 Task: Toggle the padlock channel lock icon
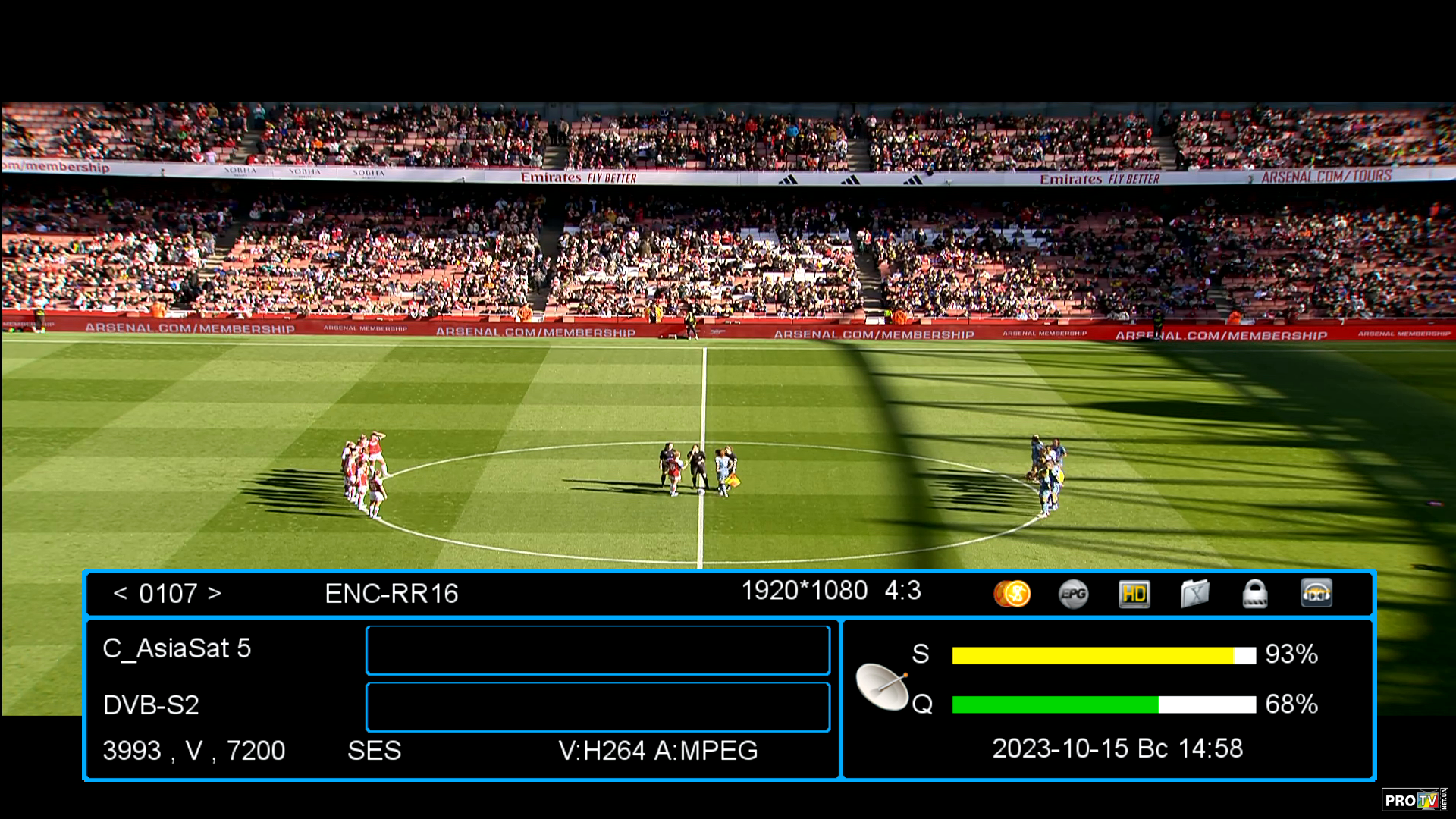pyautogui.click(x=1255, y=594)
